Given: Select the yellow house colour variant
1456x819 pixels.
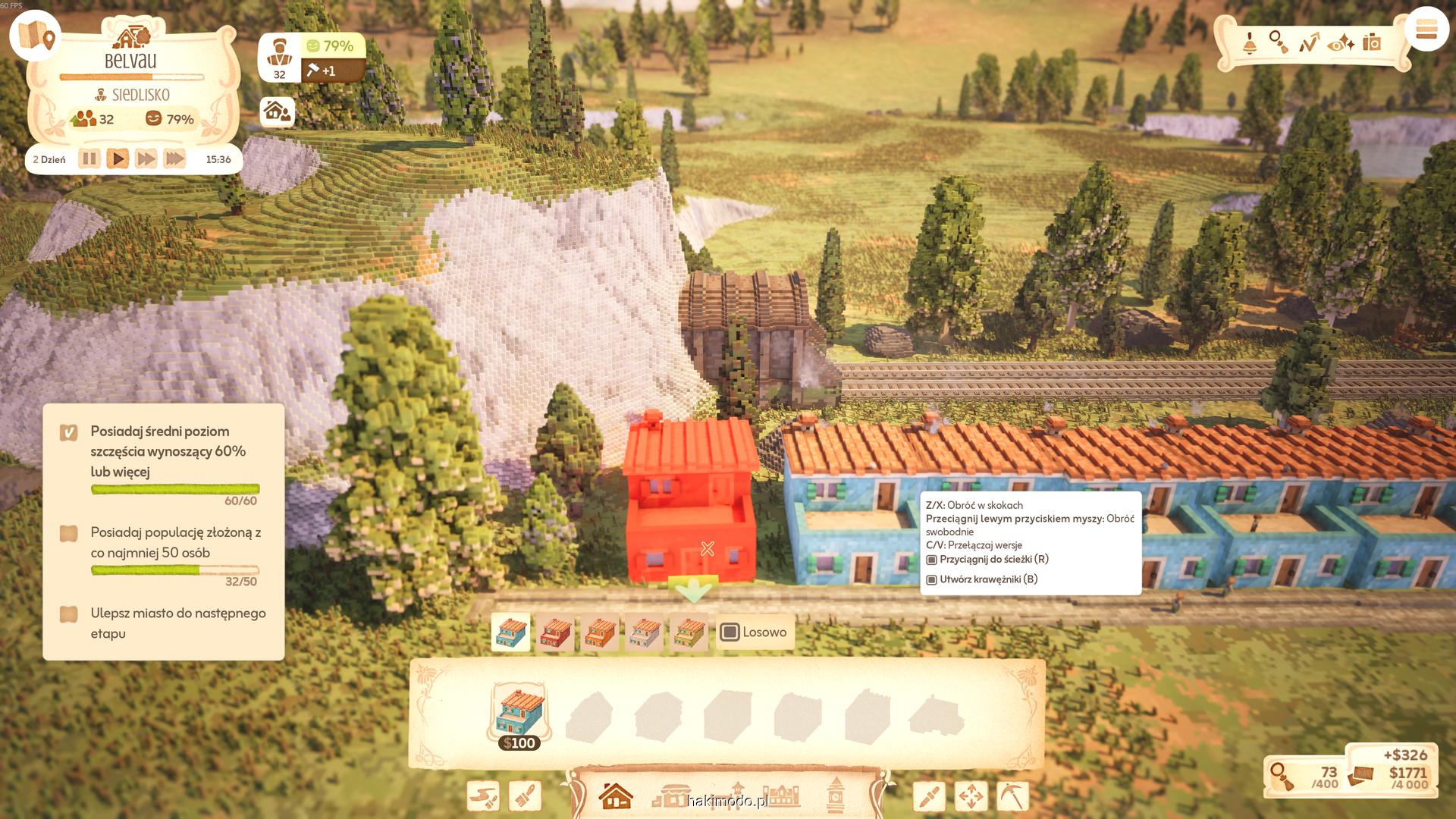Looking at the screenshot, I should click(689, 632).
